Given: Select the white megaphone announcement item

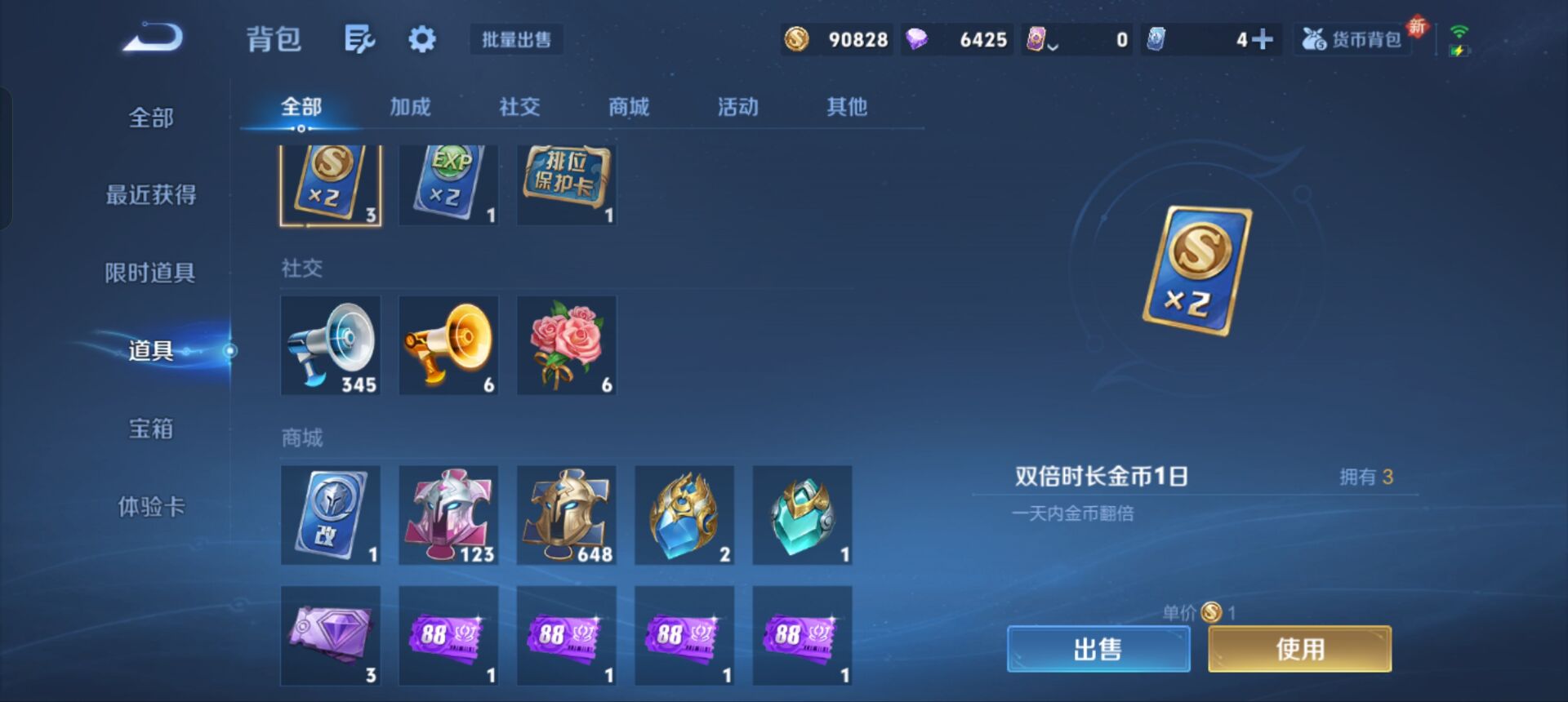Looking at the screenshot, I should pyautogui.click(x=330, y=345).
